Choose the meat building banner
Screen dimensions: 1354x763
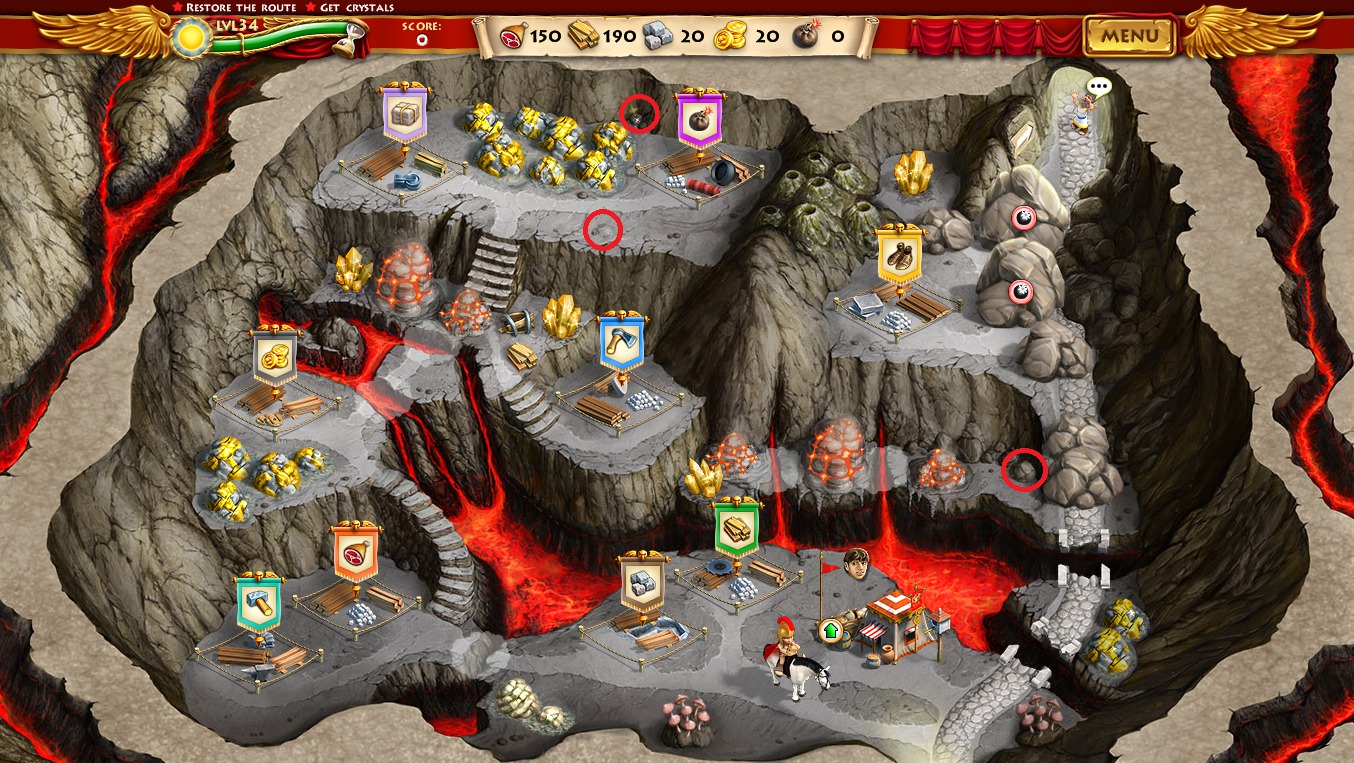(355, 551)
